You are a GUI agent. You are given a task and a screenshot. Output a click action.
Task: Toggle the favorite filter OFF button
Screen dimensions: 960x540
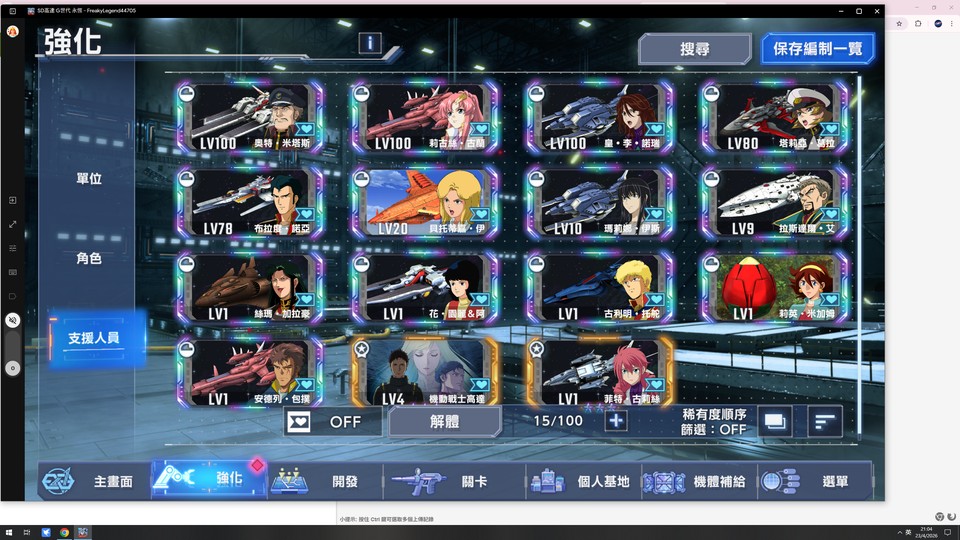pyautogui.click(x=331, y=421)
